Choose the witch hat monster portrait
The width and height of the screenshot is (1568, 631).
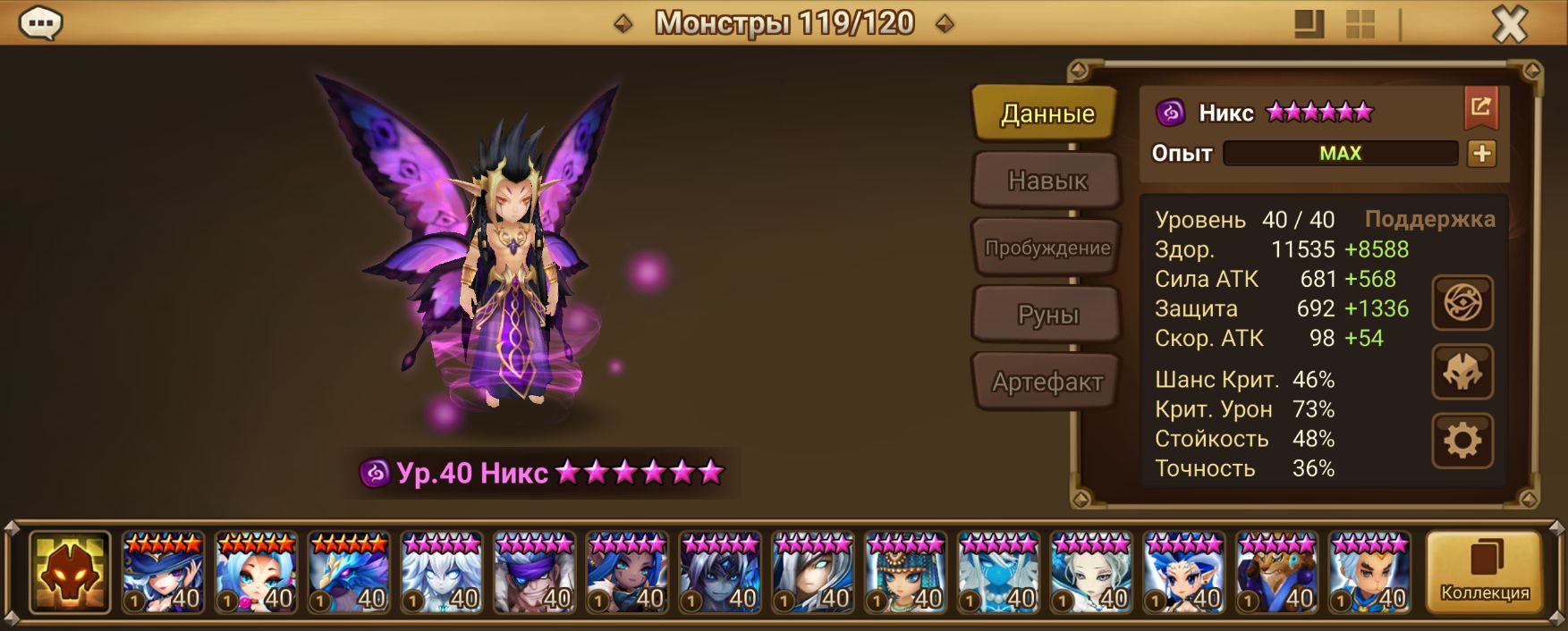tap(163, 572)
